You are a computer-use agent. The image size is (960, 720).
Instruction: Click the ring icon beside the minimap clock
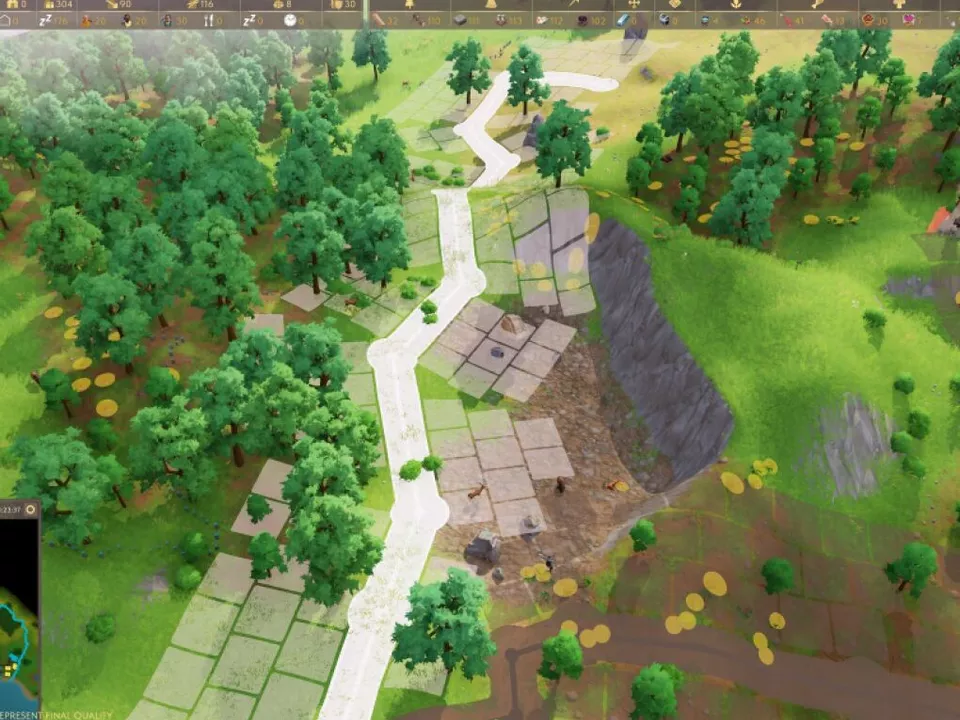pos(30,509)
